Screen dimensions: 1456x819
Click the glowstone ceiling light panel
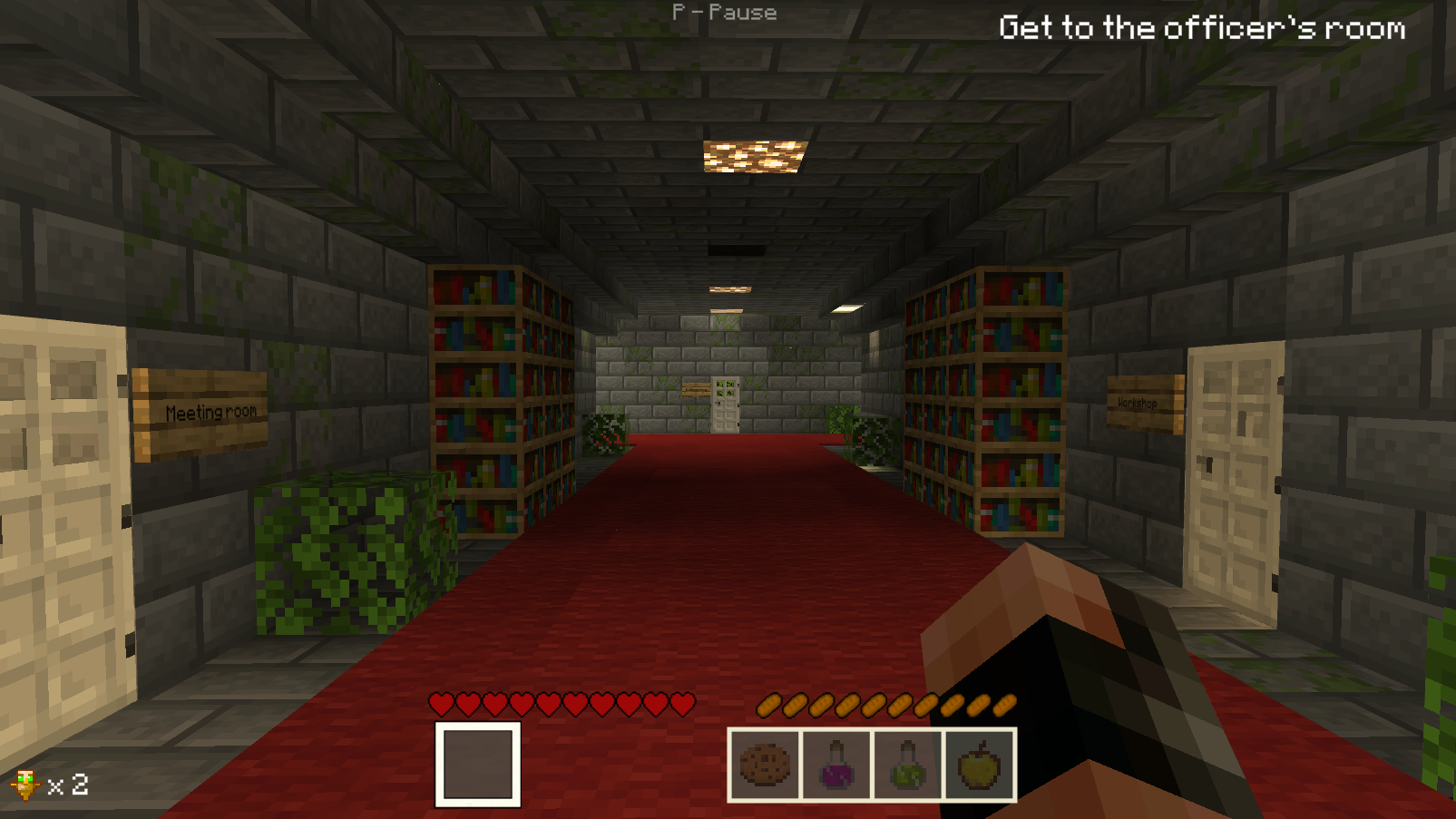(x=749, y=154)
